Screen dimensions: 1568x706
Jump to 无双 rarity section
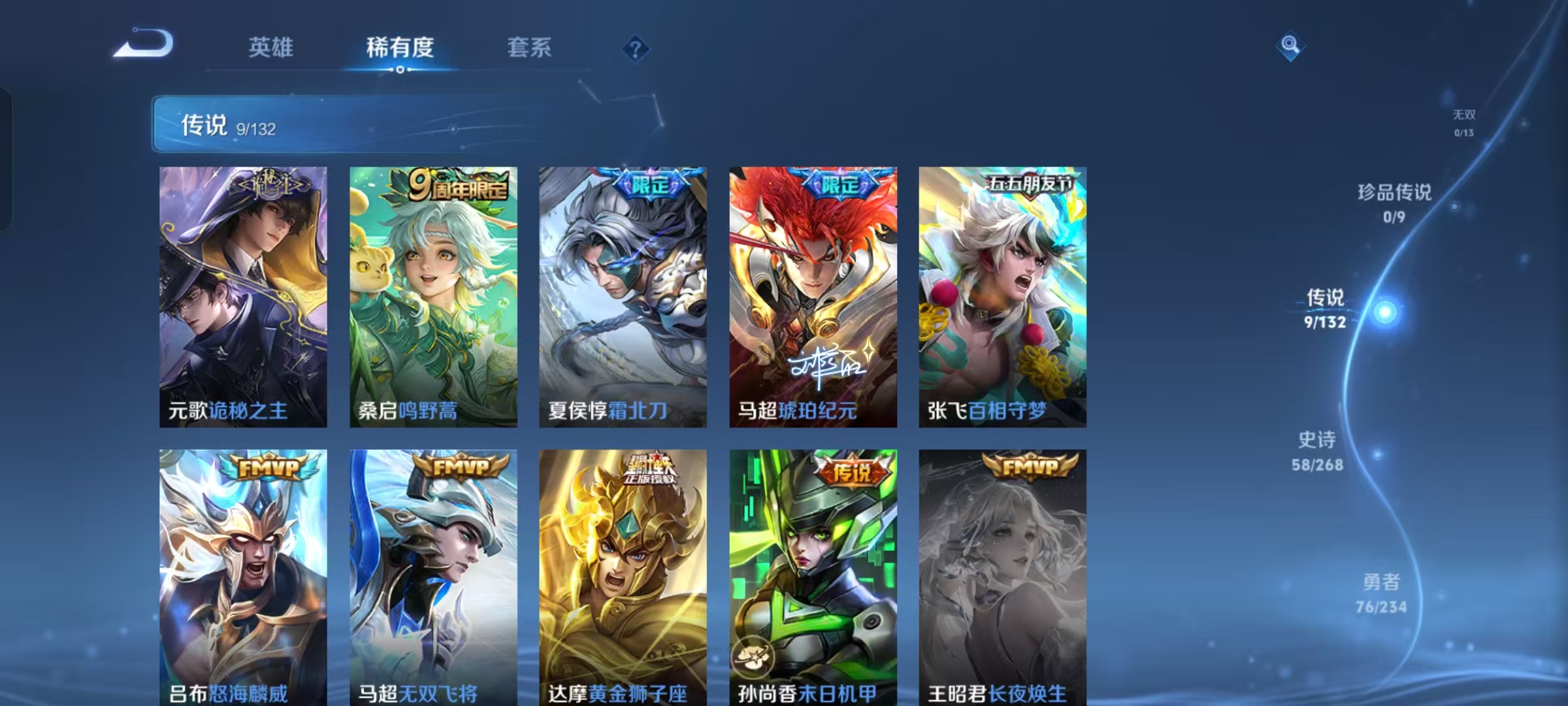click(1463, 124)
